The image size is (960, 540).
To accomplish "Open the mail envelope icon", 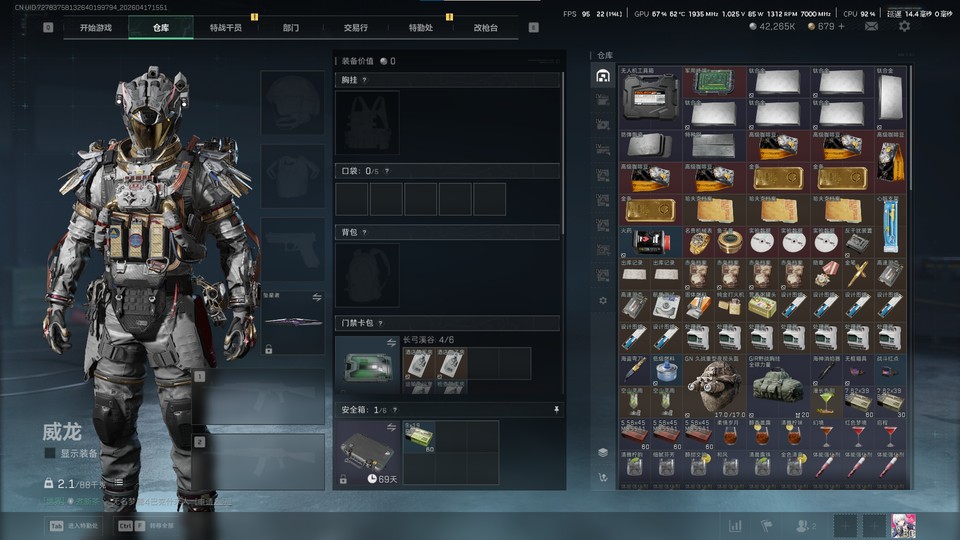I will pyautogui.click(x=872, y=26).
